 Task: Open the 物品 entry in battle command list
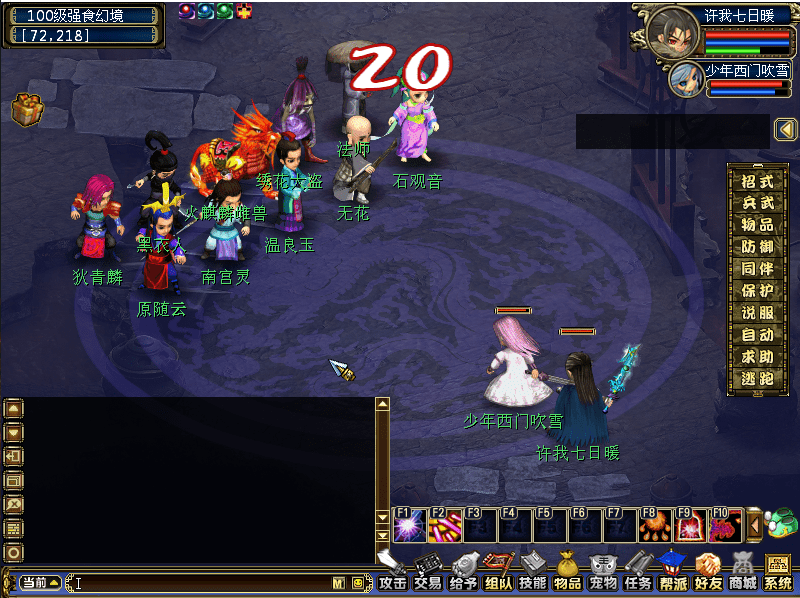click(x=757, y=225)
